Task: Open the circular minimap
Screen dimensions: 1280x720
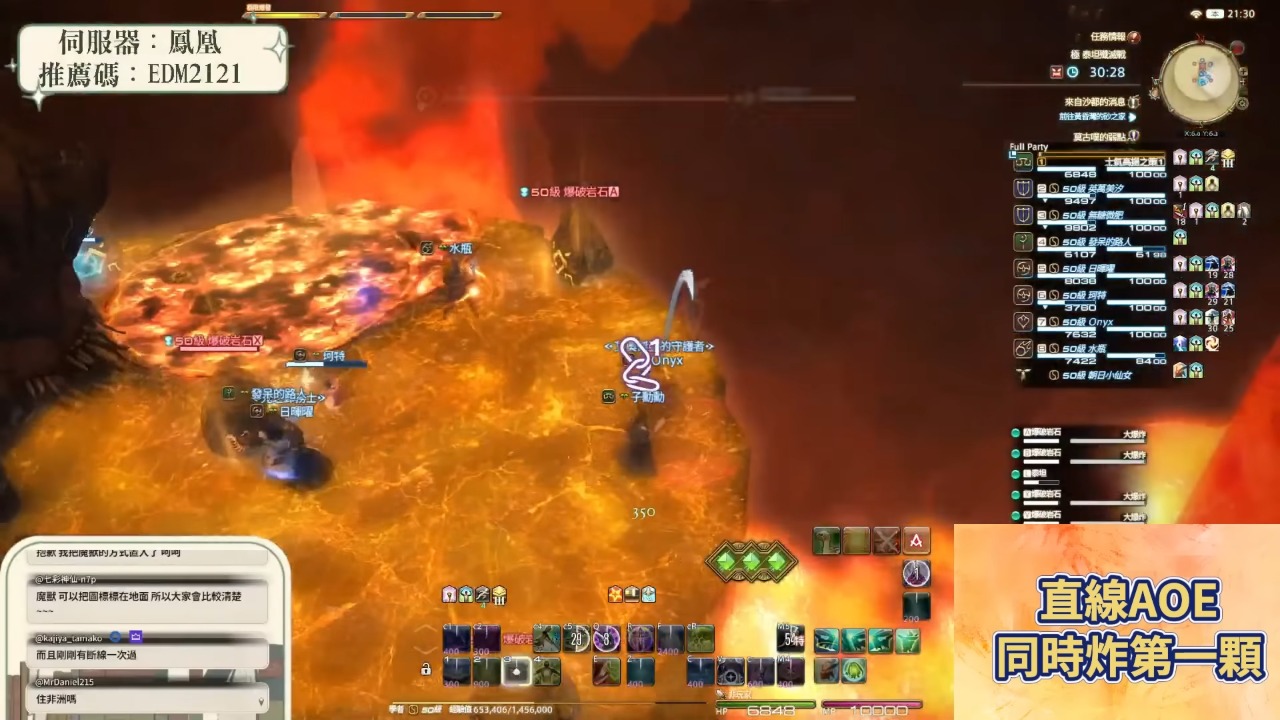Action: click(1201, 82)
